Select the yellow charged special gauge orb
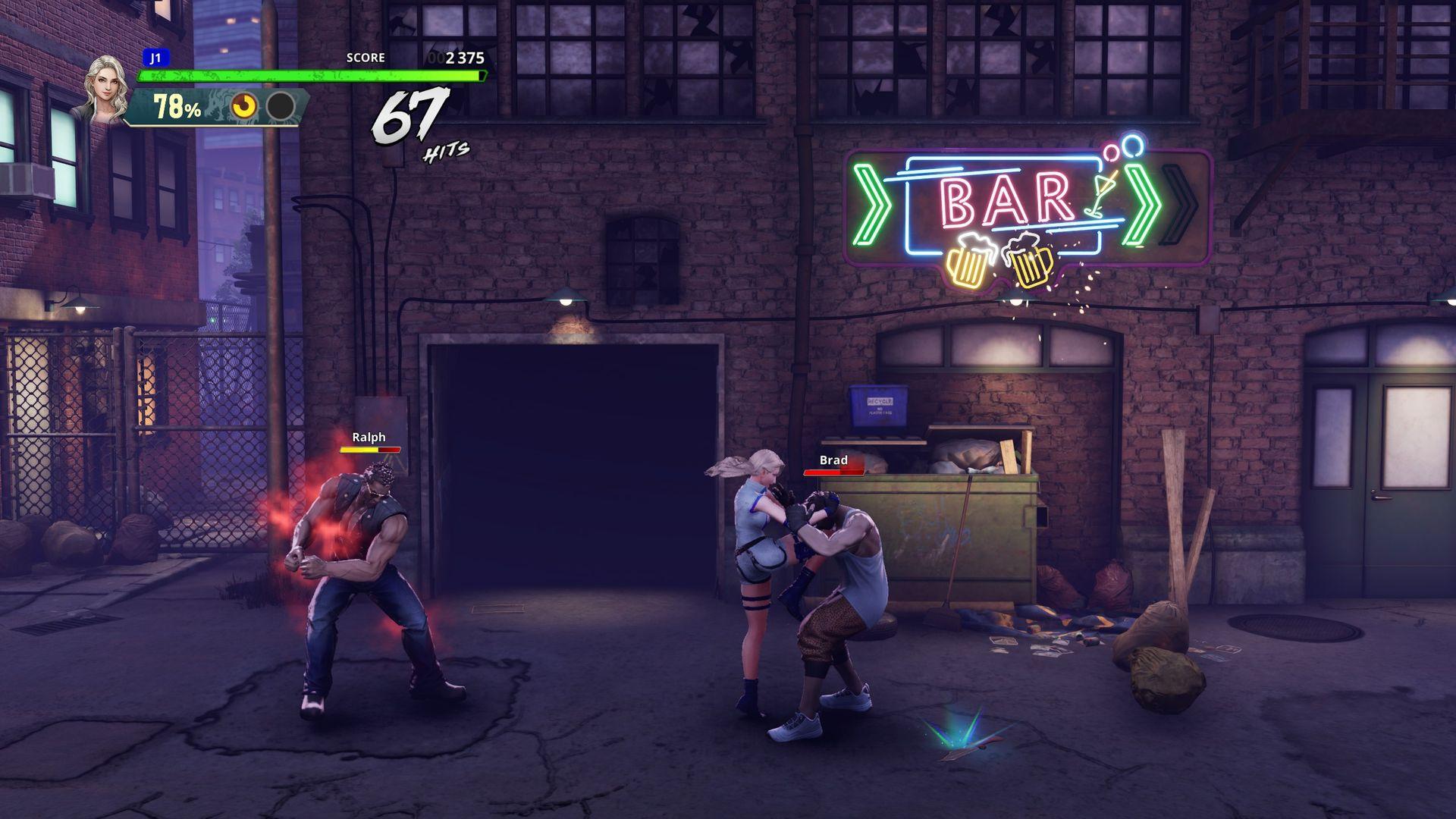This screenshot has width=1456, height=819. [244, 107]
